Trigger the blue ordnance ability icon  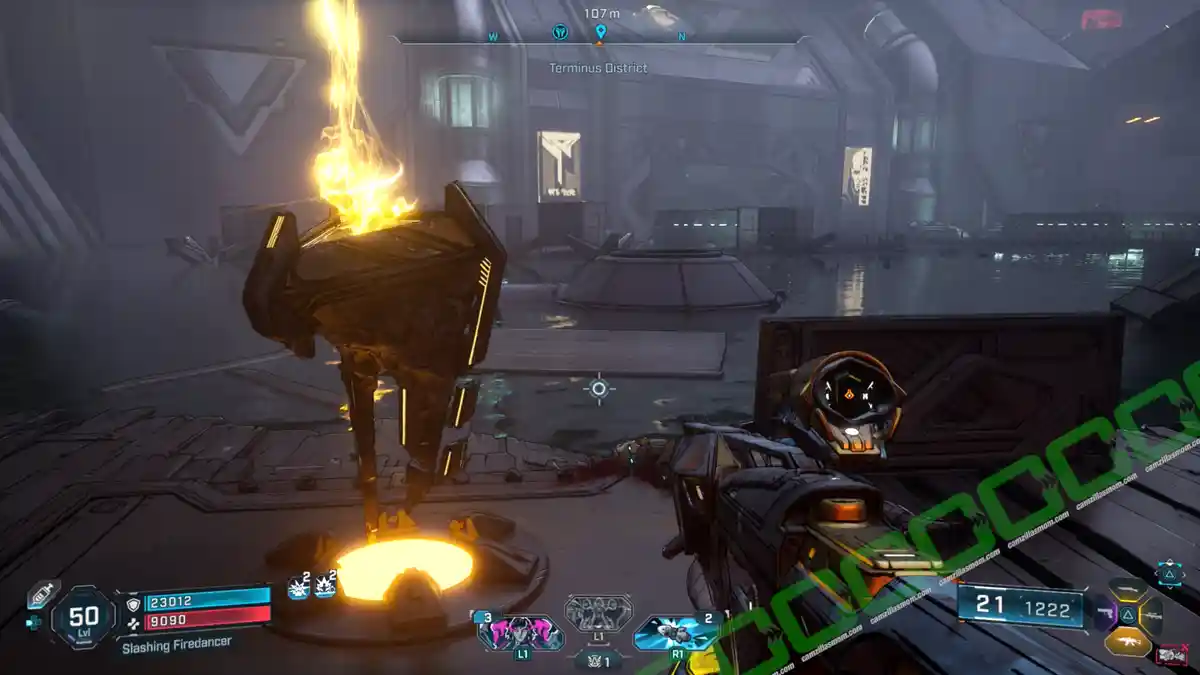[676, 634]
